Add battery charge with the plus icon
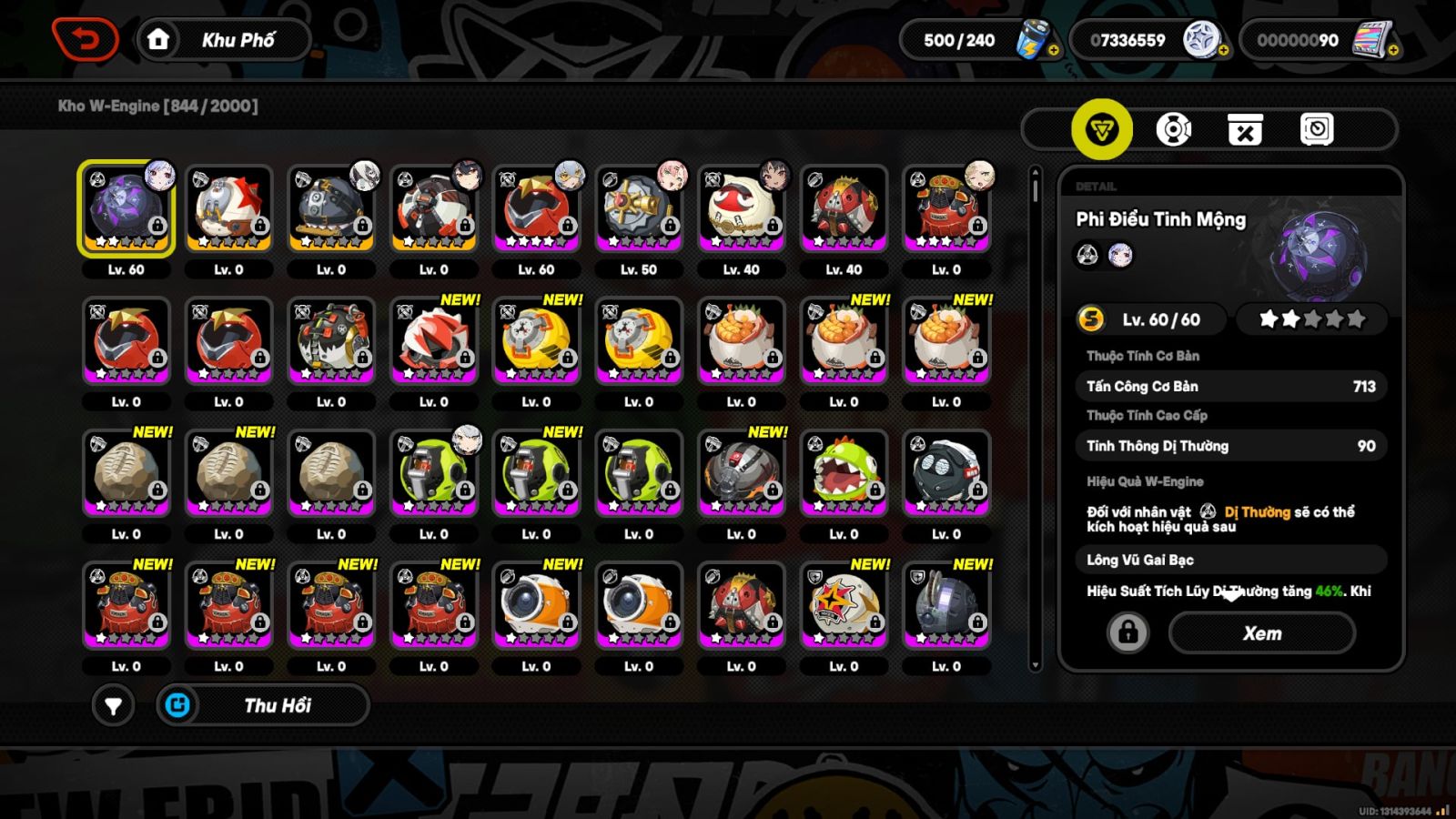 coord(1053,51)
